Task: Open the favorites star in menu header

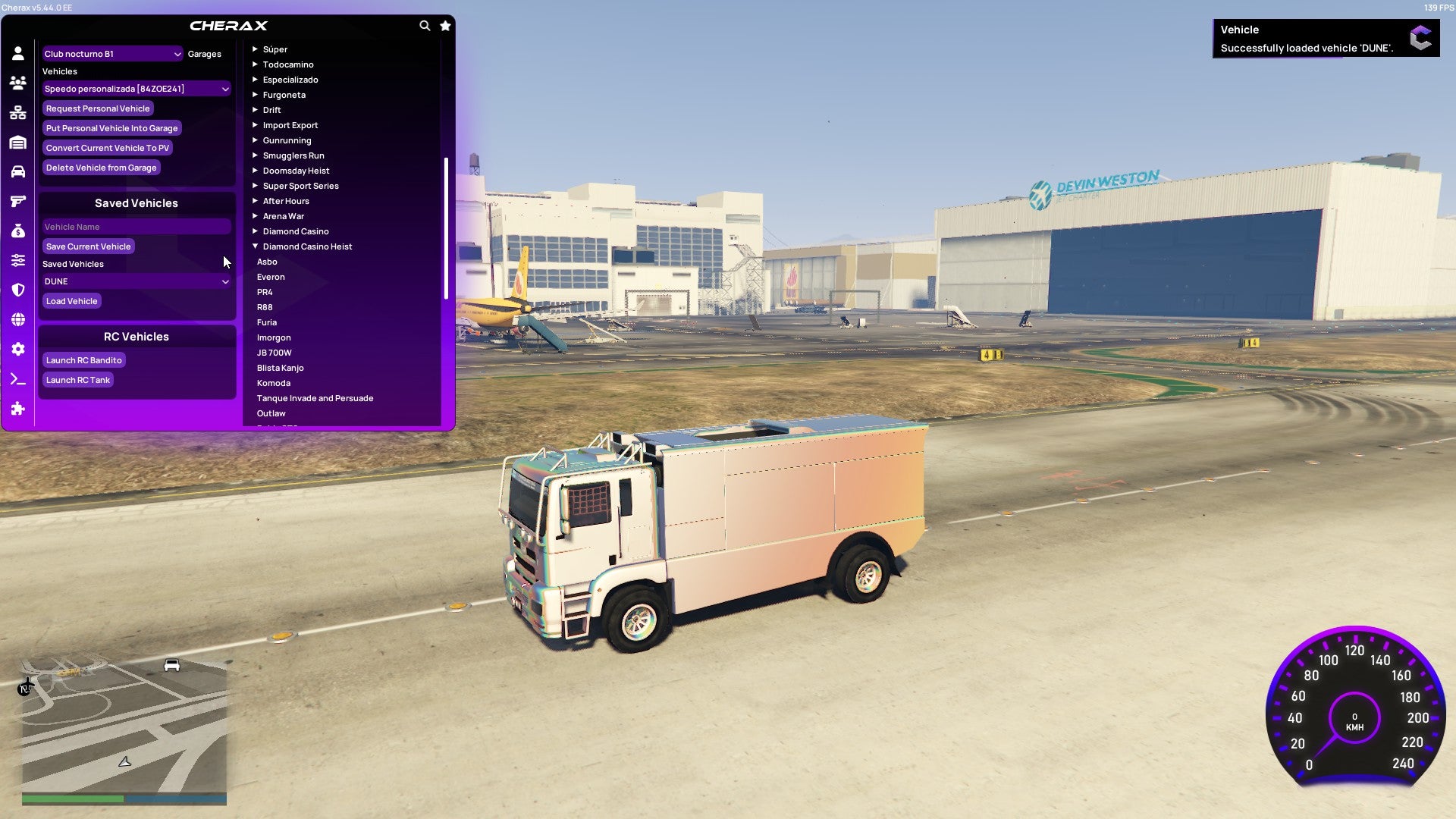Action: [x=445, y=25]
